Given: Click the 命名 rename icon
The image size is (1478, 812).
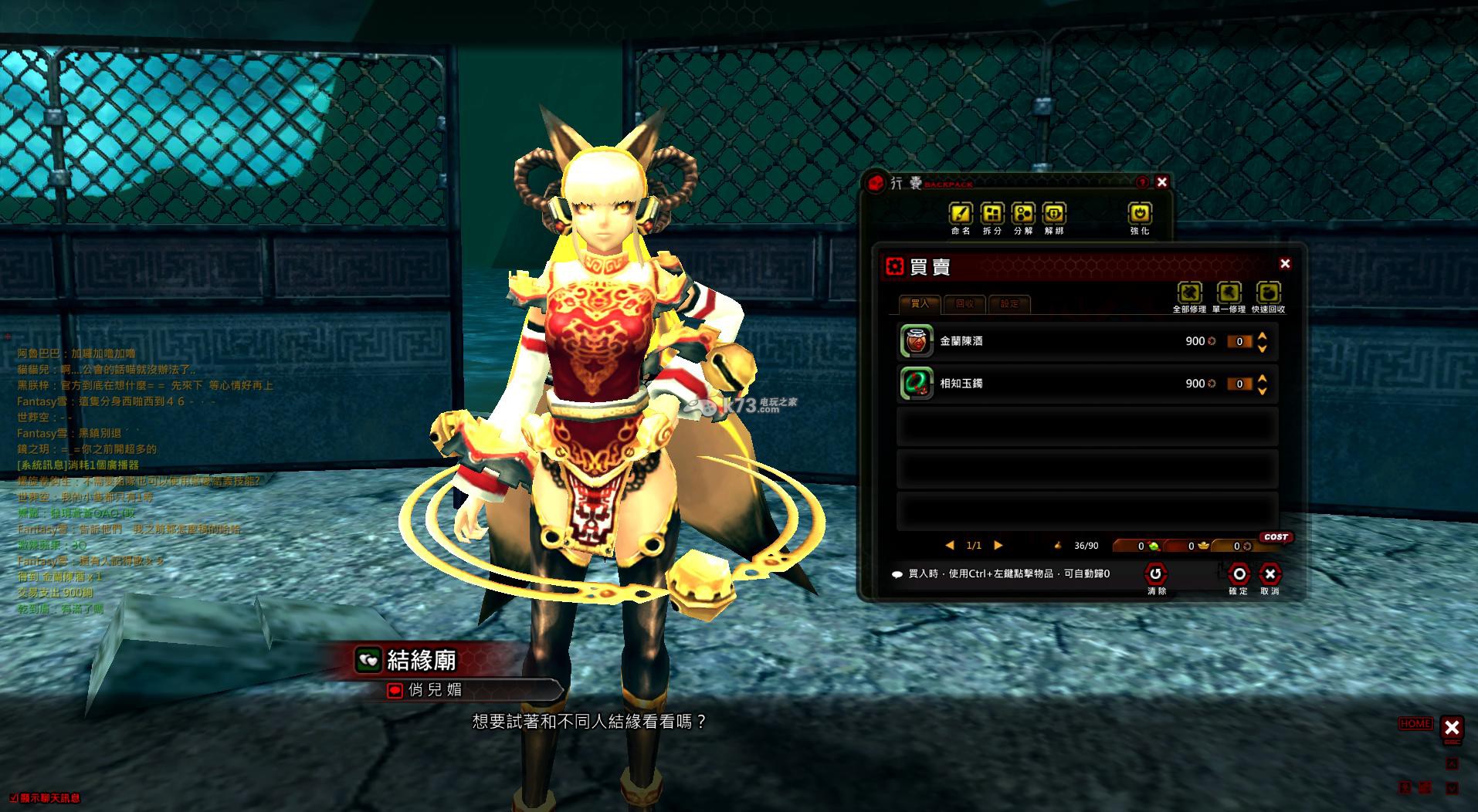Looking at the screenshot, I should pyautogui.click(x=961, y=213).
